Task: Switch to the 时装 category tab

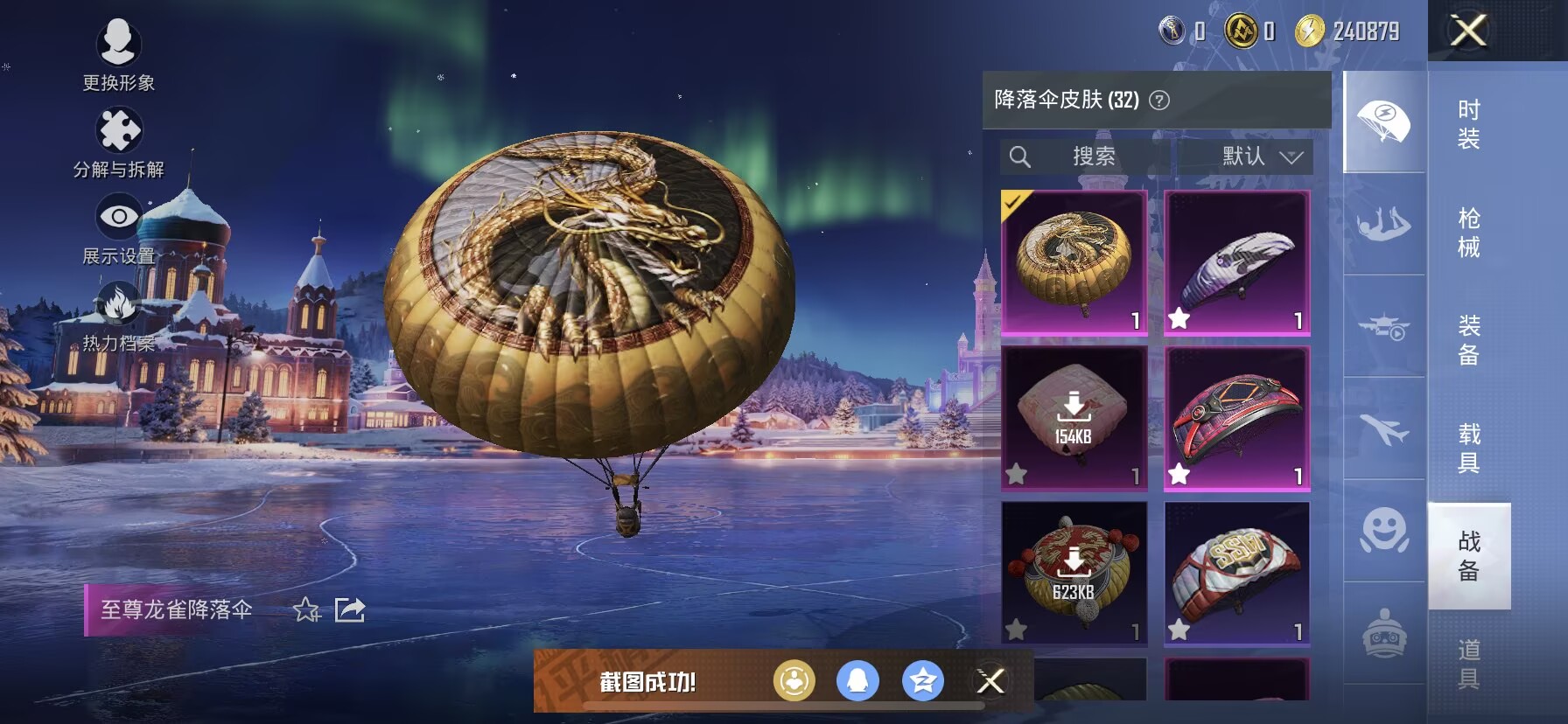Action: coord(1468,123)
